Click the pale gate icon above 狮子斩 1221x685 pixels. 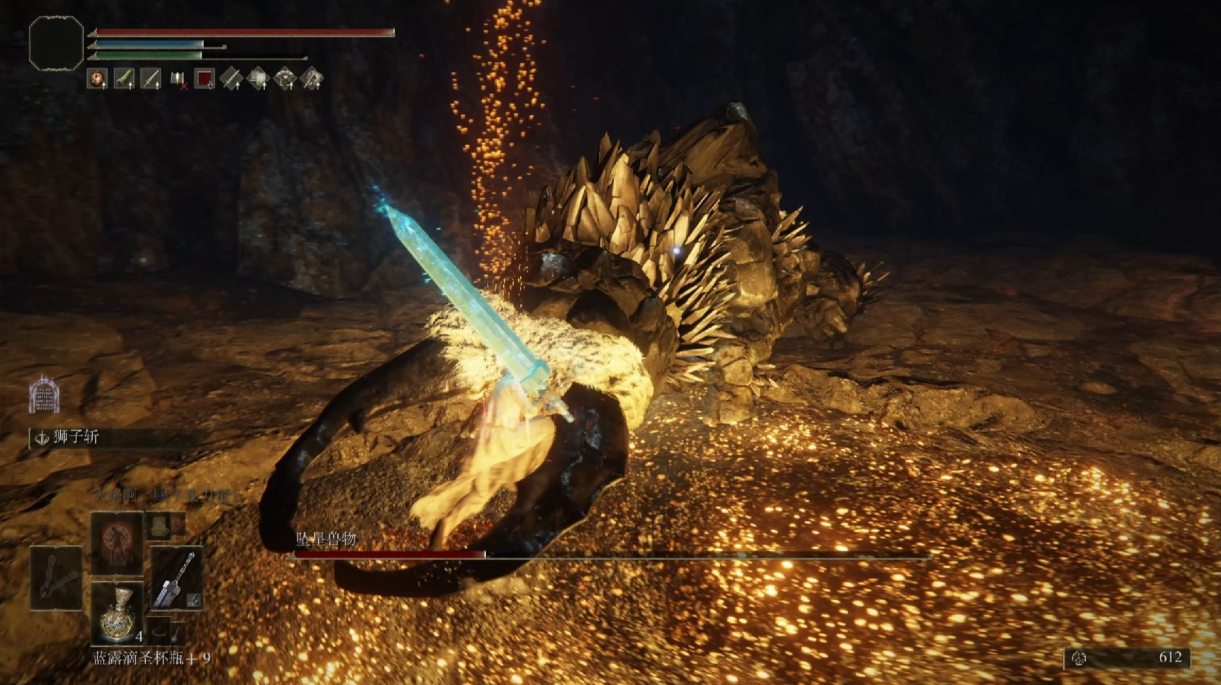click(x=44, y=395)
